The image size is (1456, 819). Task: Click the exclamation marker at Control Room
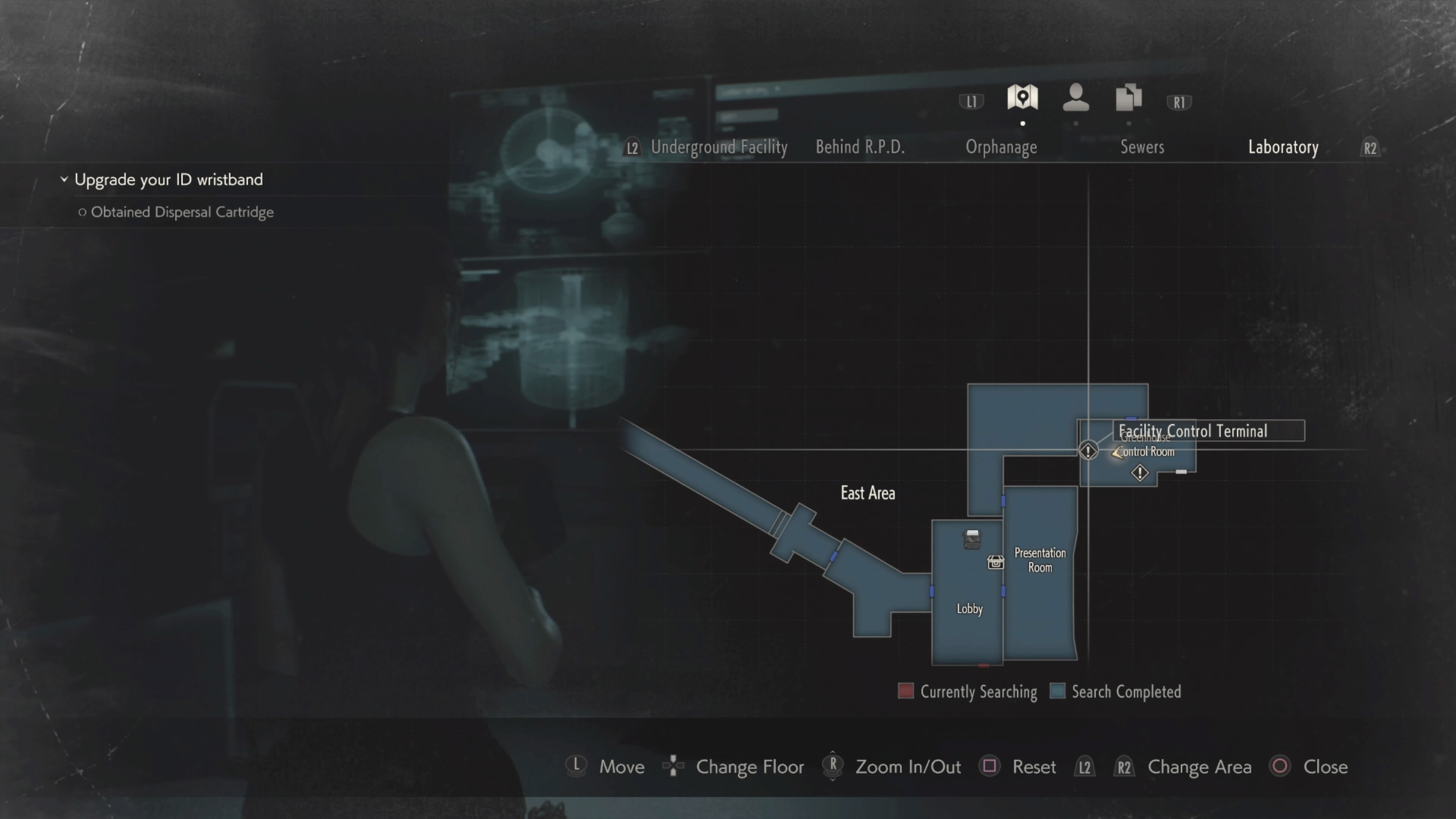coord(1088,451)
